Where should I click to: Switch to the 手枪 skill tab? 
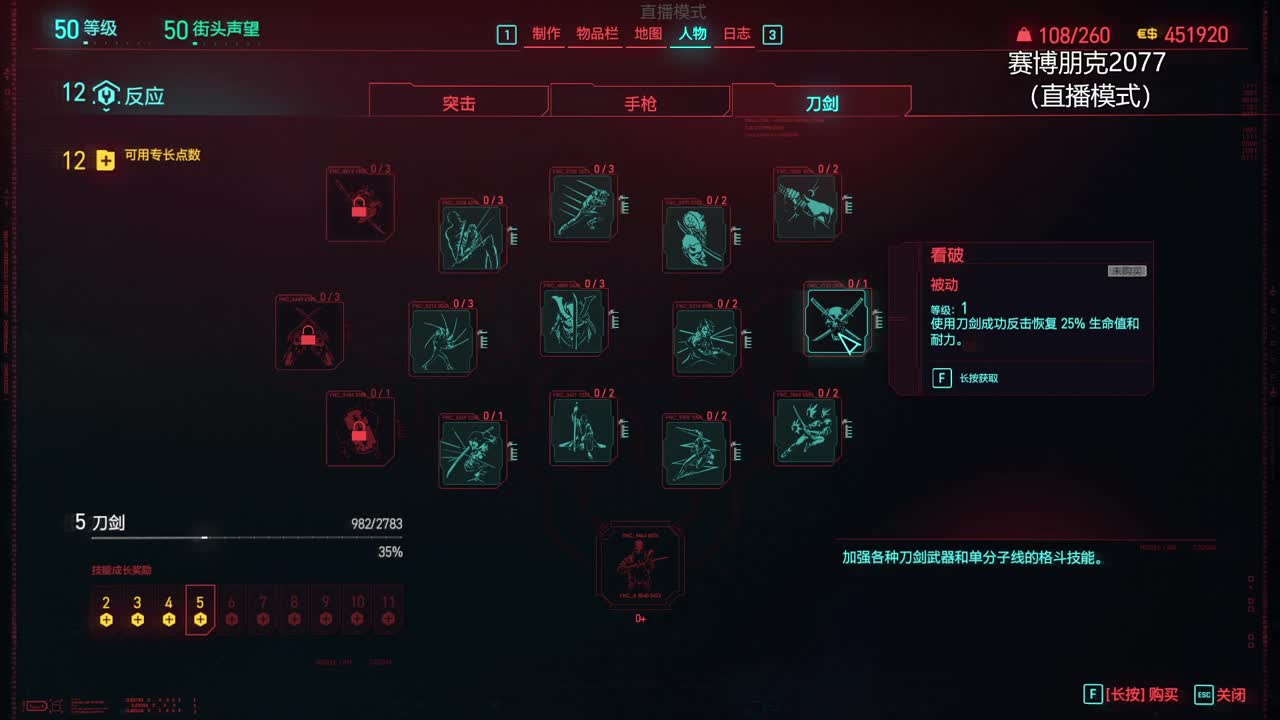tap(641, 101)
